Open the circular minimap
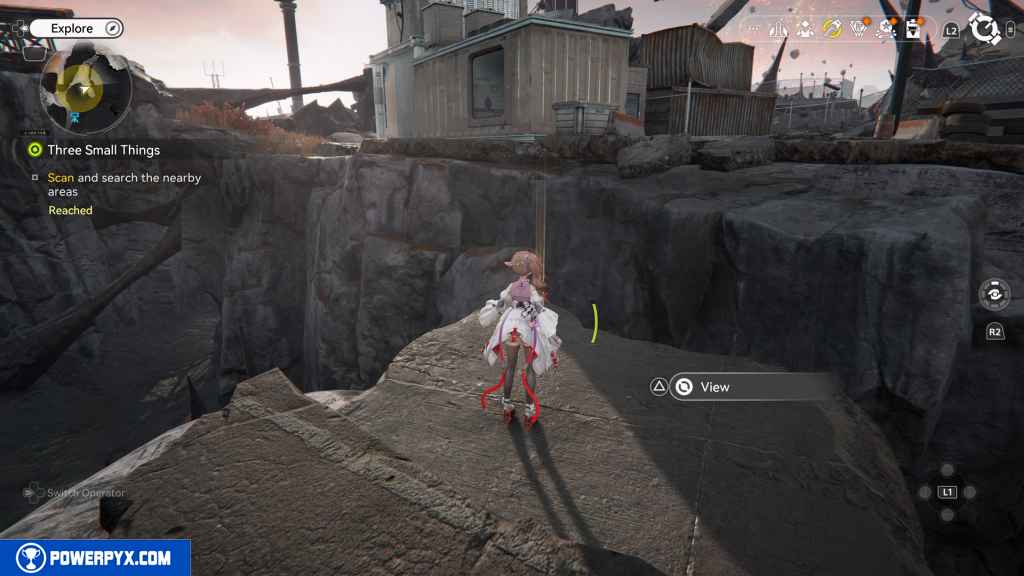Image resolution: width=1024 pixels, height=576 pixels. 85,90
